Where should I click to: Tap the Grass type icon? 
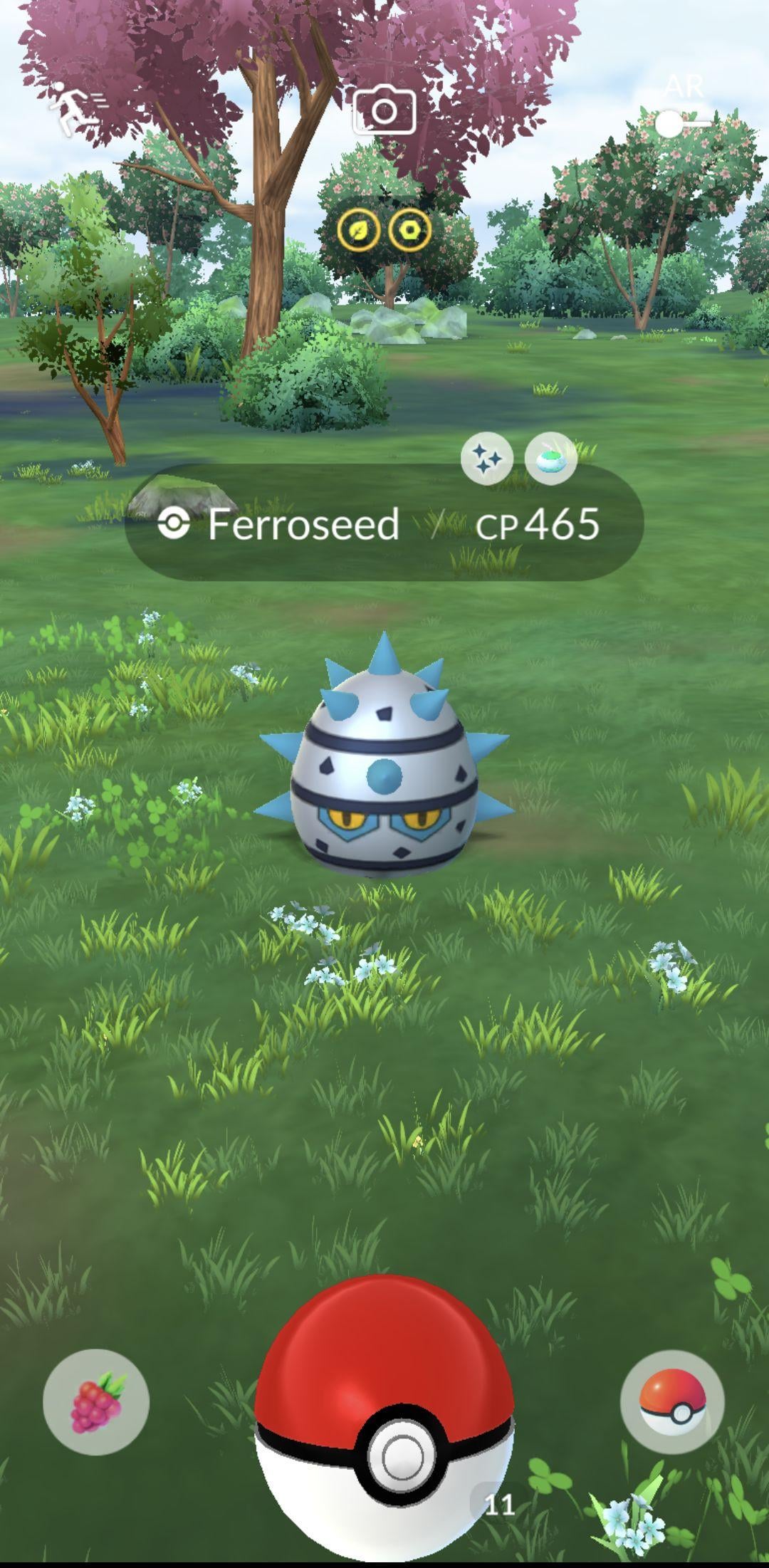pos(359,231)
